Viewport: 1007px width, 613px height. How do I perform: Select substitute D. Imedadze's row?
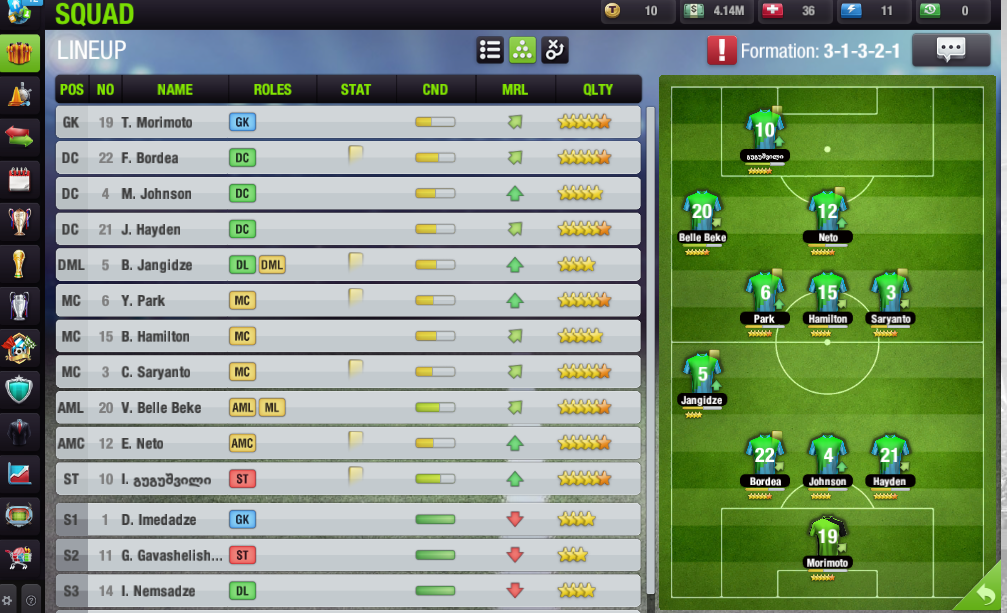click(x=348, y=520)
